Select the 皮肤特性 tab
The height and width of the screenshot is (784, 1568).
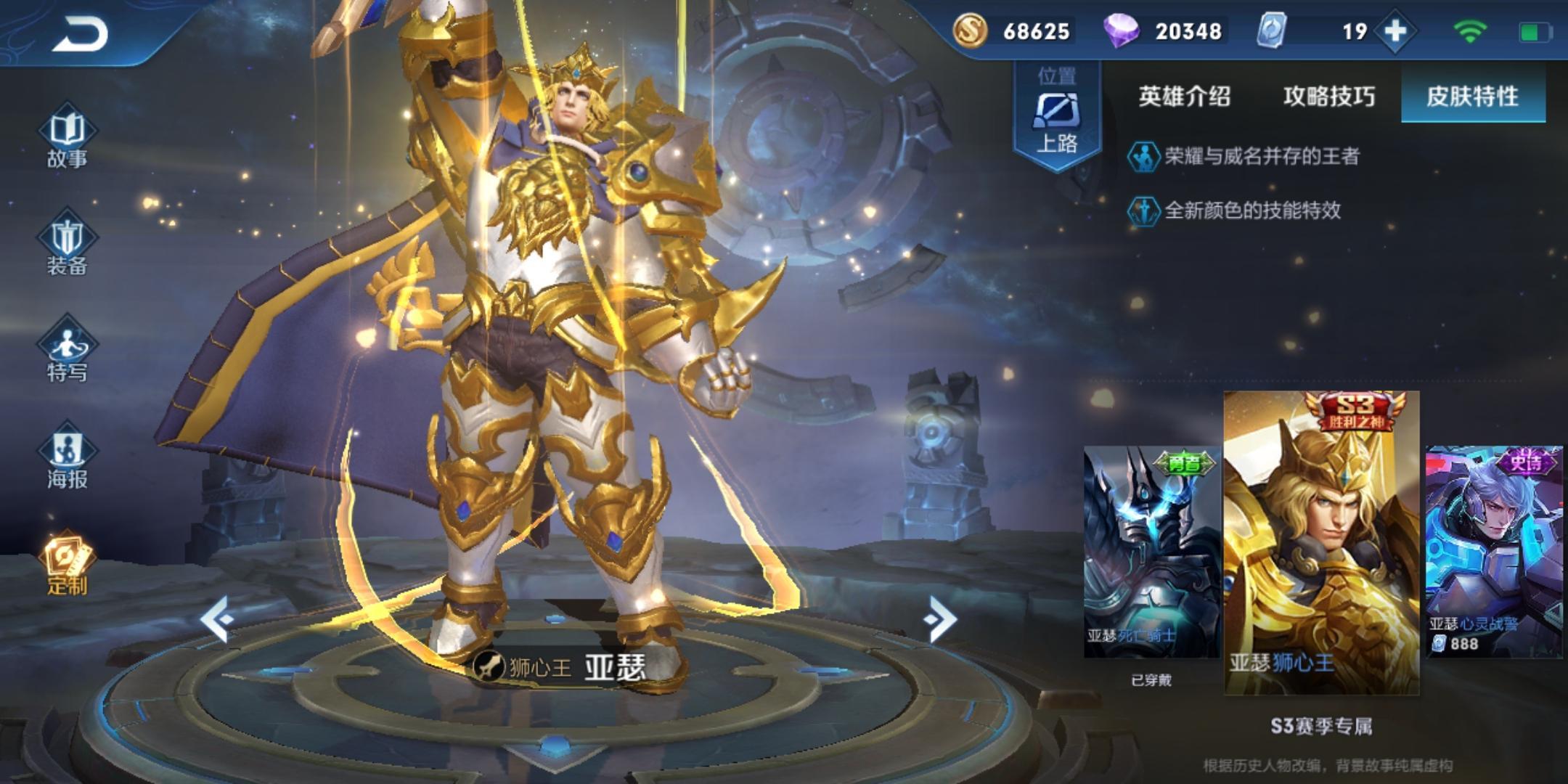(x=1472, y=96)
